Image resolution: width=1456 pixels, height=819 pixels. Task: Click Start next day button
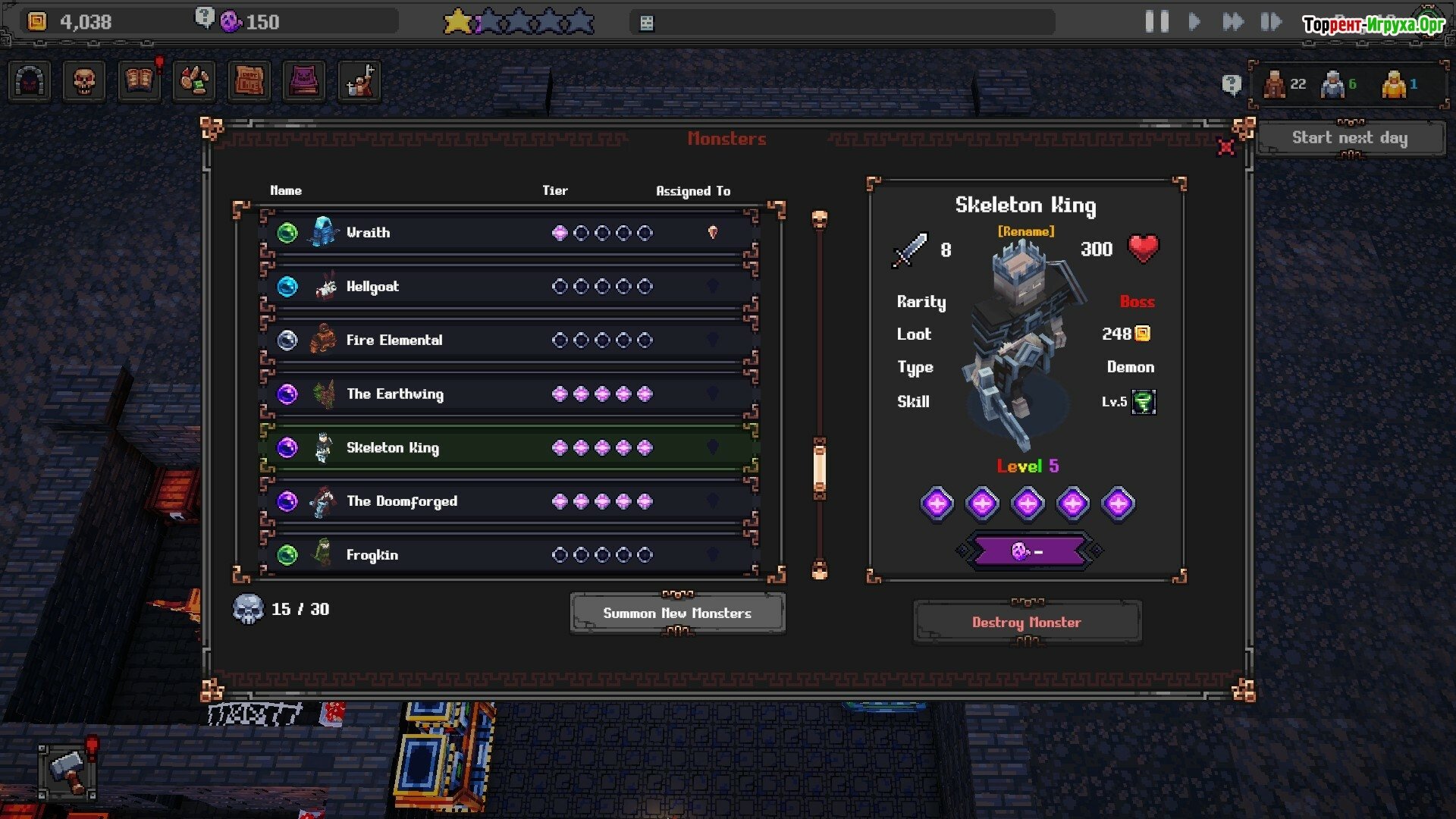1350,138
